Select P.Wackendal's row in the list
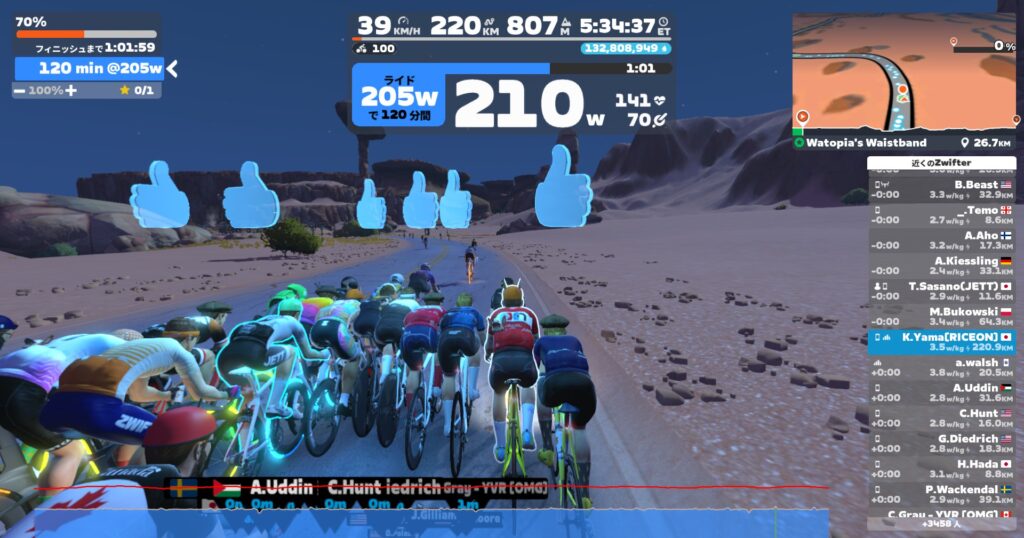1024x538 pixels. click(942, 494)
